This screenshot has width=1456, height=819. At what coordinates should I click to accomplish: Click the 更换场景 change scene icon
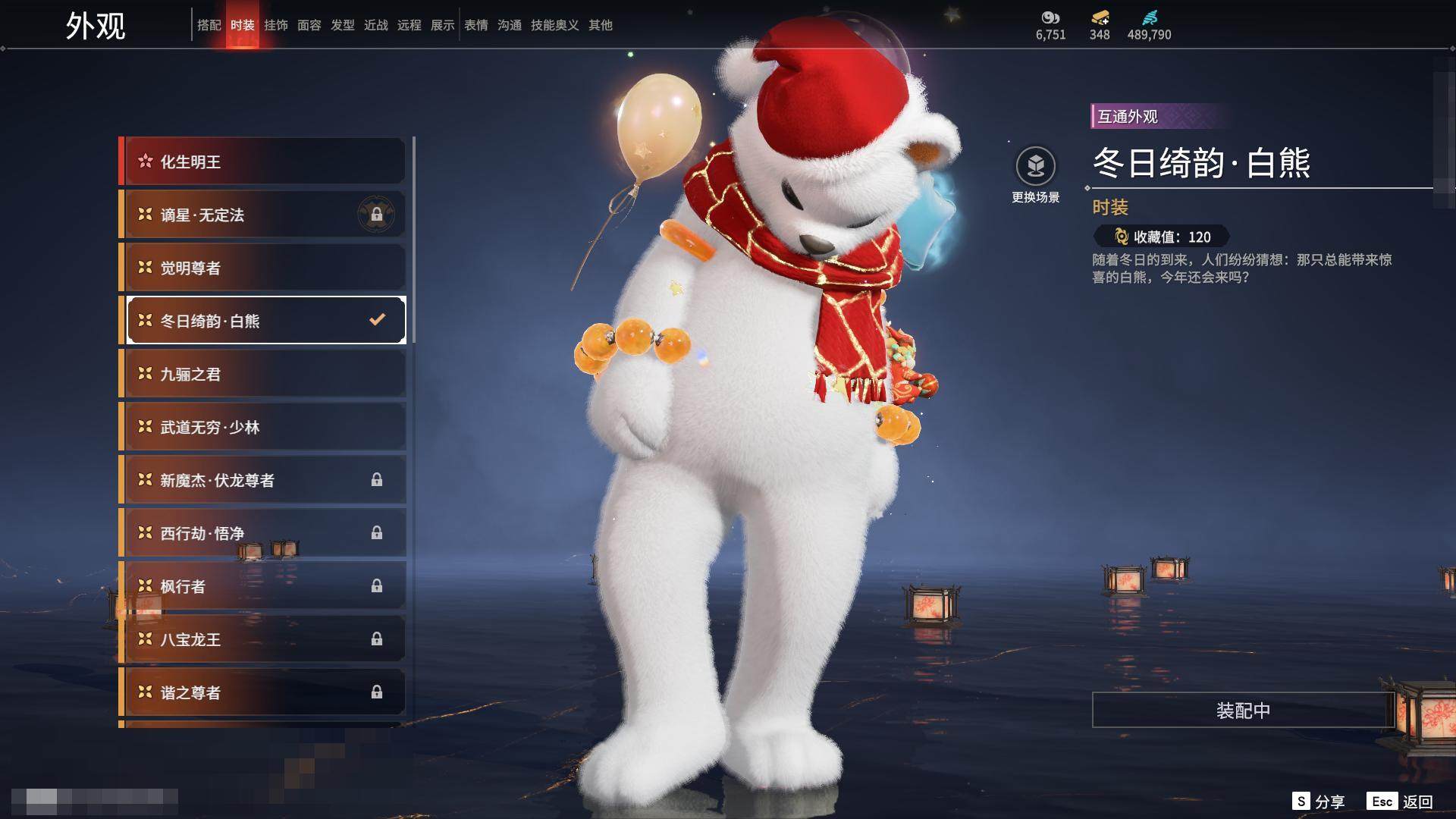tap(1035, 167)
